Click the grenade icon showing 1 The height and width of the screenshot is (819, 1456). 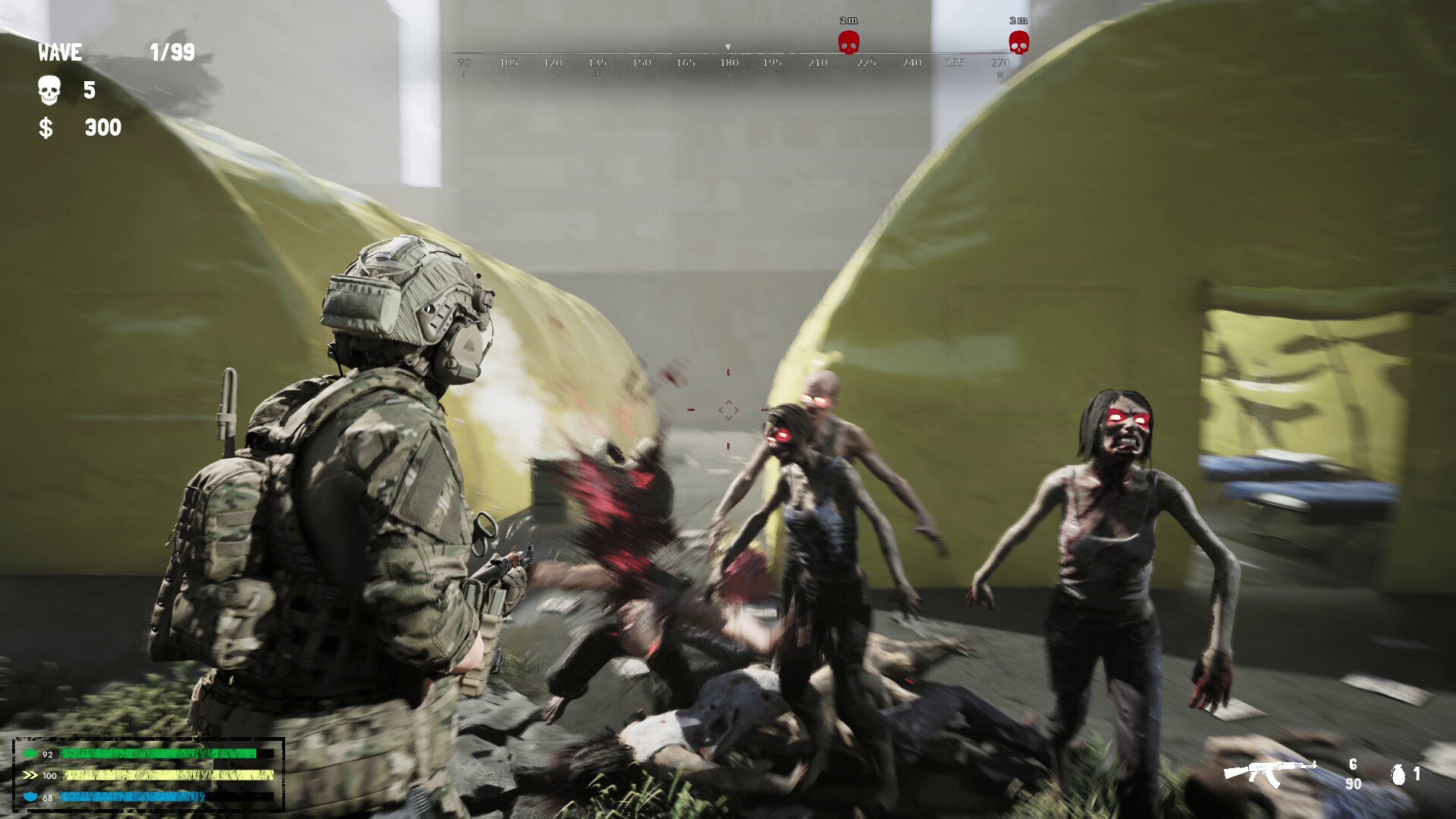pos(1400,775)
